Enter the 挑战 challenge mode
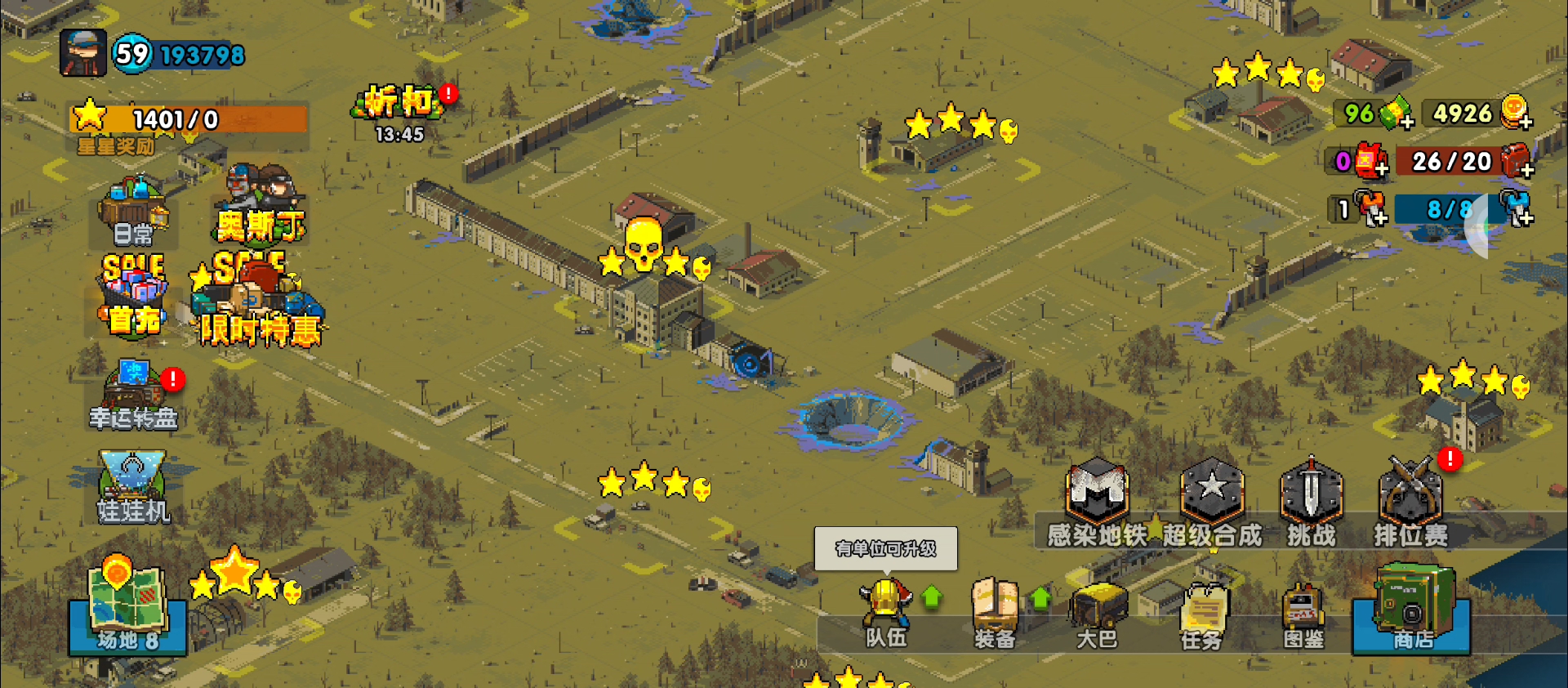This screenshot has width=1568, height=688. click(x=1312, y=504)
